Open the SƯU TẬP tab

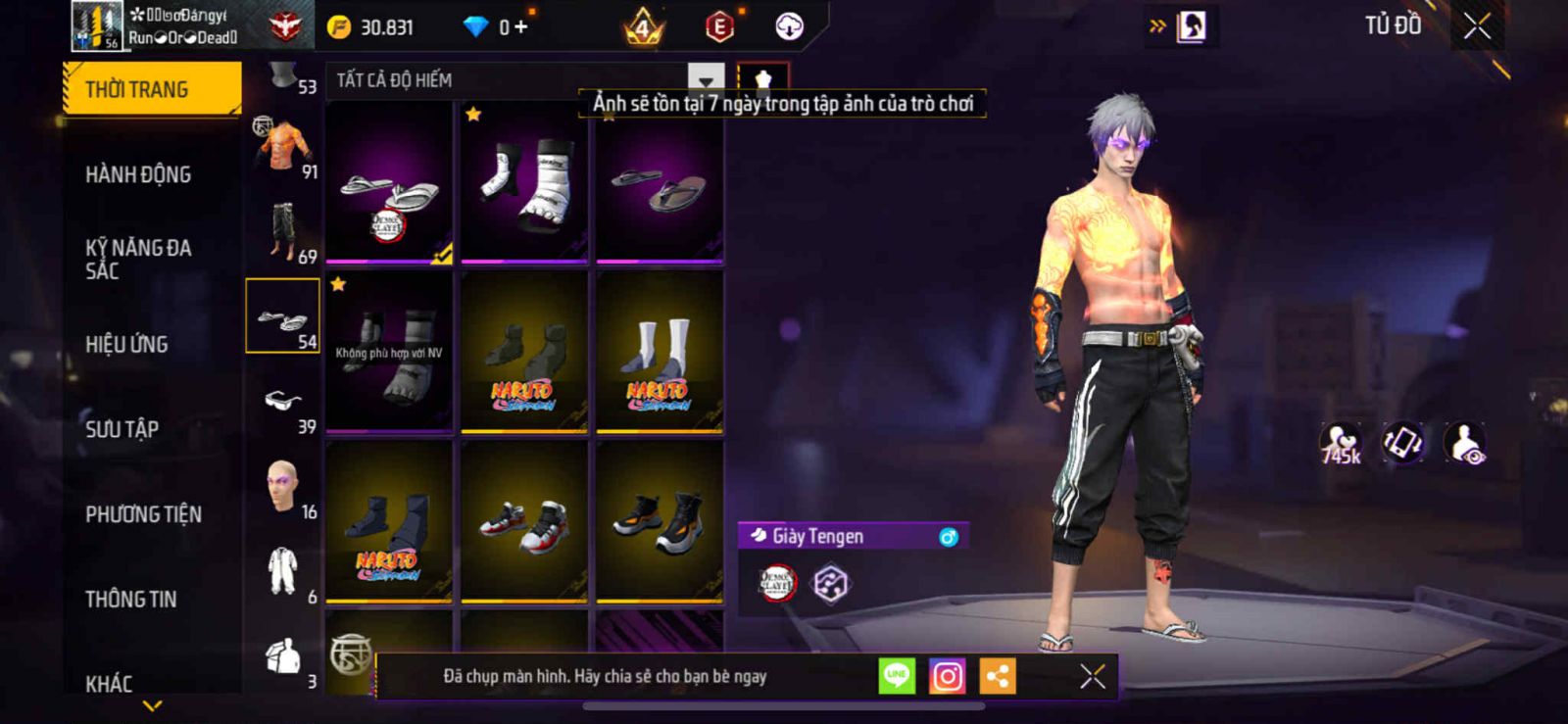[122, 428]
